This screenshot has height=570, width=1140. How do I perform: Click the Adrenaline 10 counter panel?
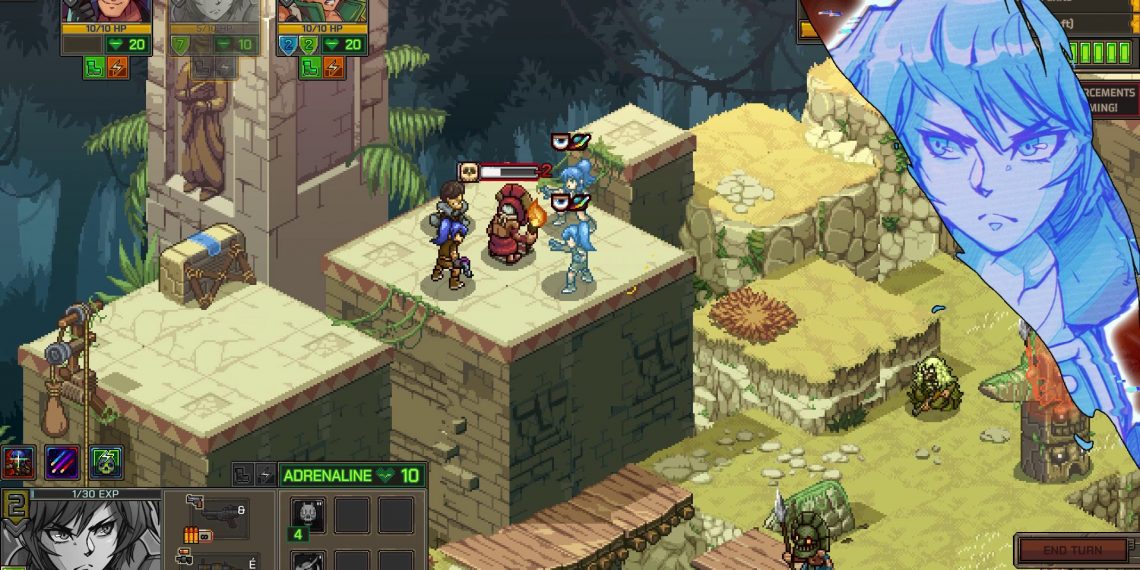click(x=351, y=476)
